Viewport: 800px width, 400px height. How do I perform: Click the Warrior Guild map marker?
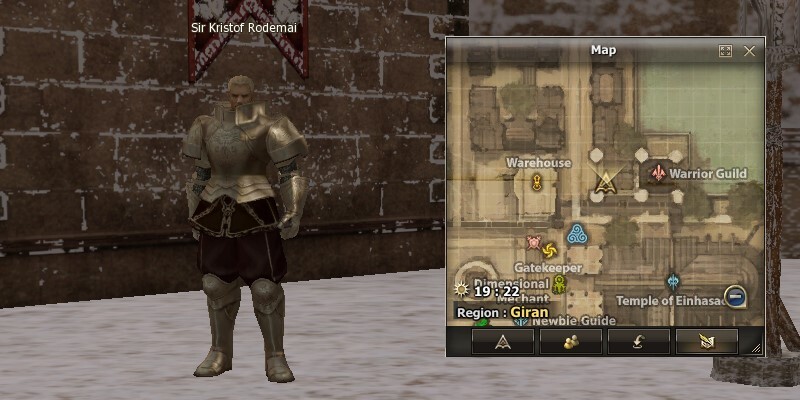(658, 174)
